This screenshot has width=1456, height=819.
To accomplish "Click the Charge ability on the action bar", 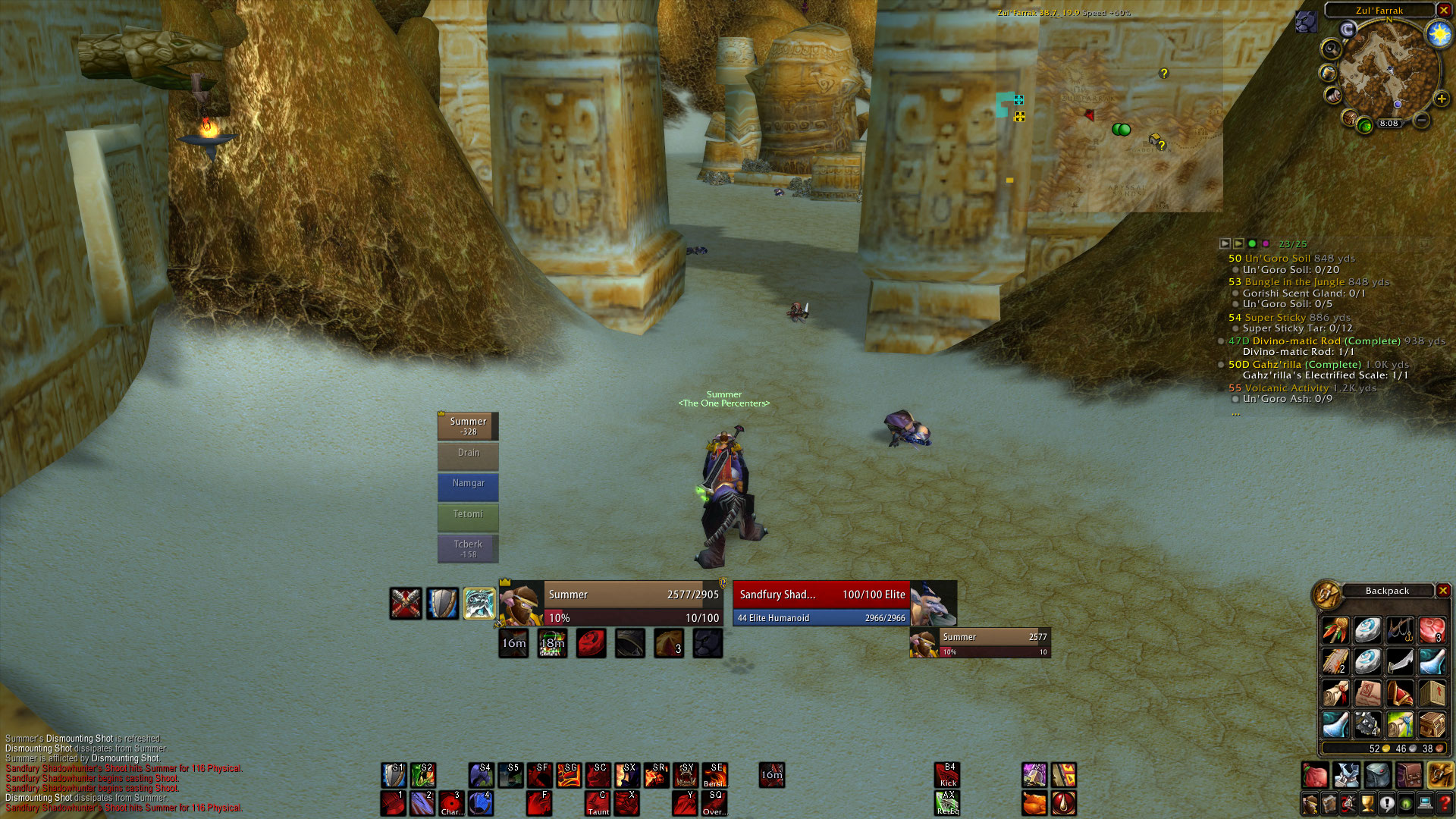I will click(x=453, y=802).
